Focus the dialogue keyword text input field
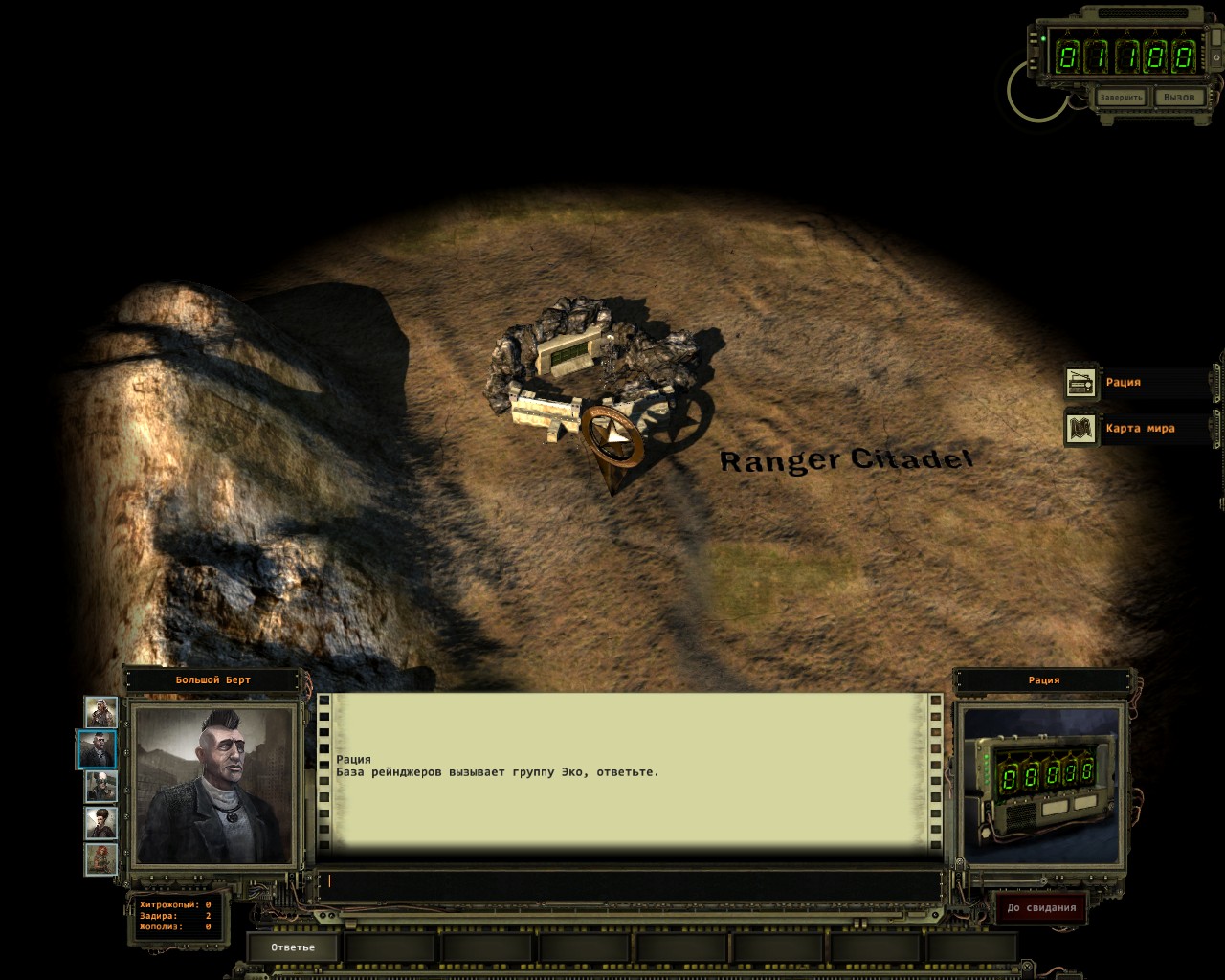Viewport: 1225px width, 980px height. pos(632,881)
